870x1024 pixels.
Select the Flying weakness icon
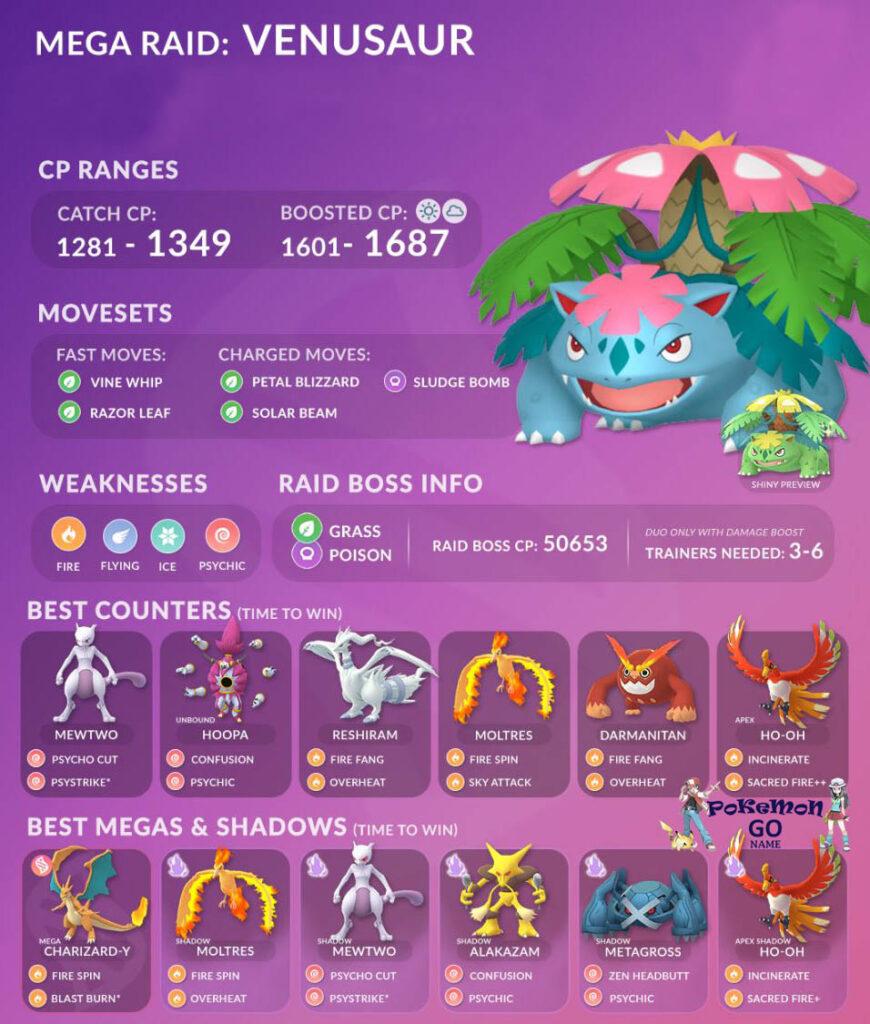(x=120, y=537)
